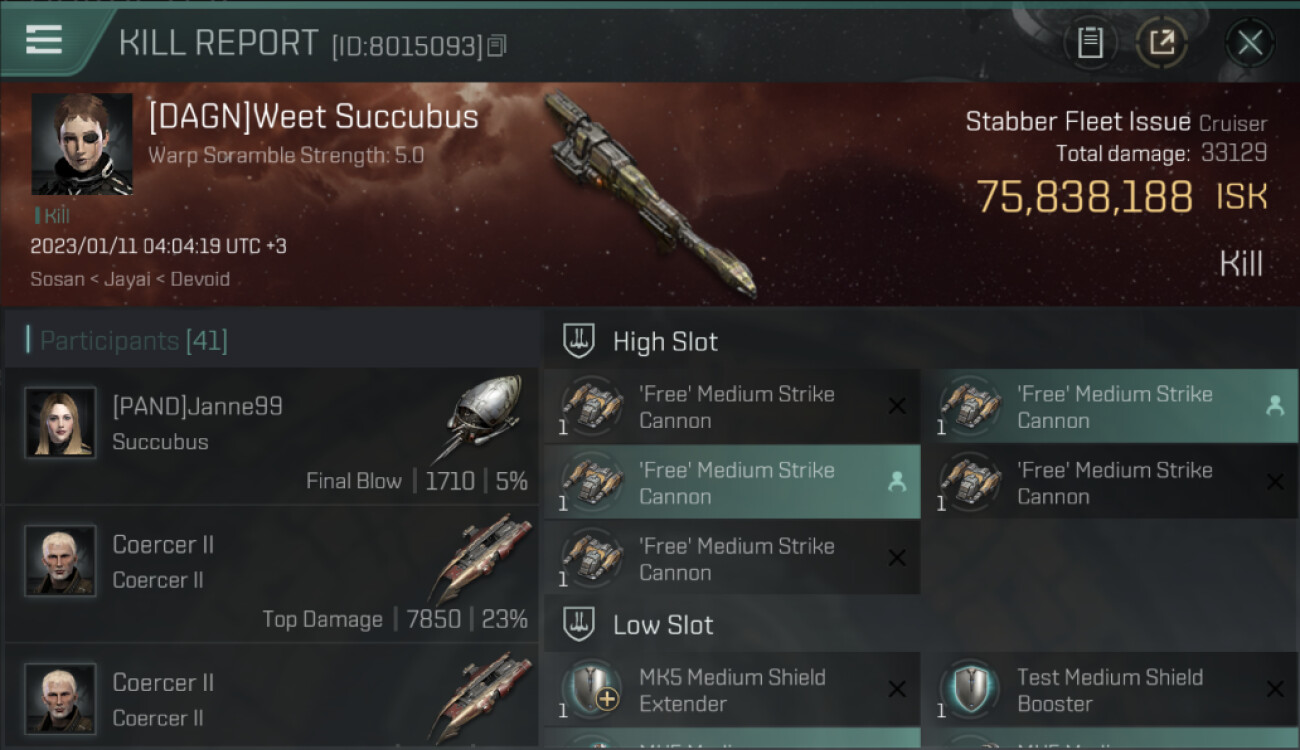Copy the kill report ID
The height and width of the screenshot is (750, 1300).
[x=497, y=45]
